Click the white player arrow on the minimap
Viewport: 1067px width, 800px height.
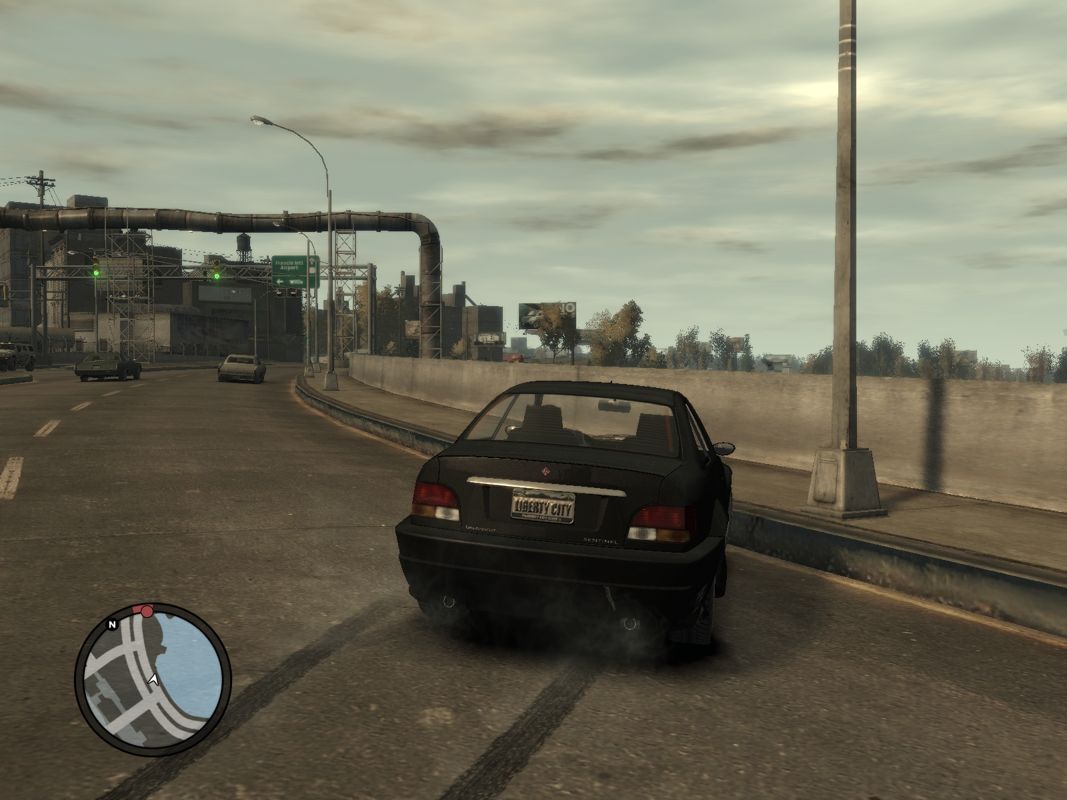point(153,679)
